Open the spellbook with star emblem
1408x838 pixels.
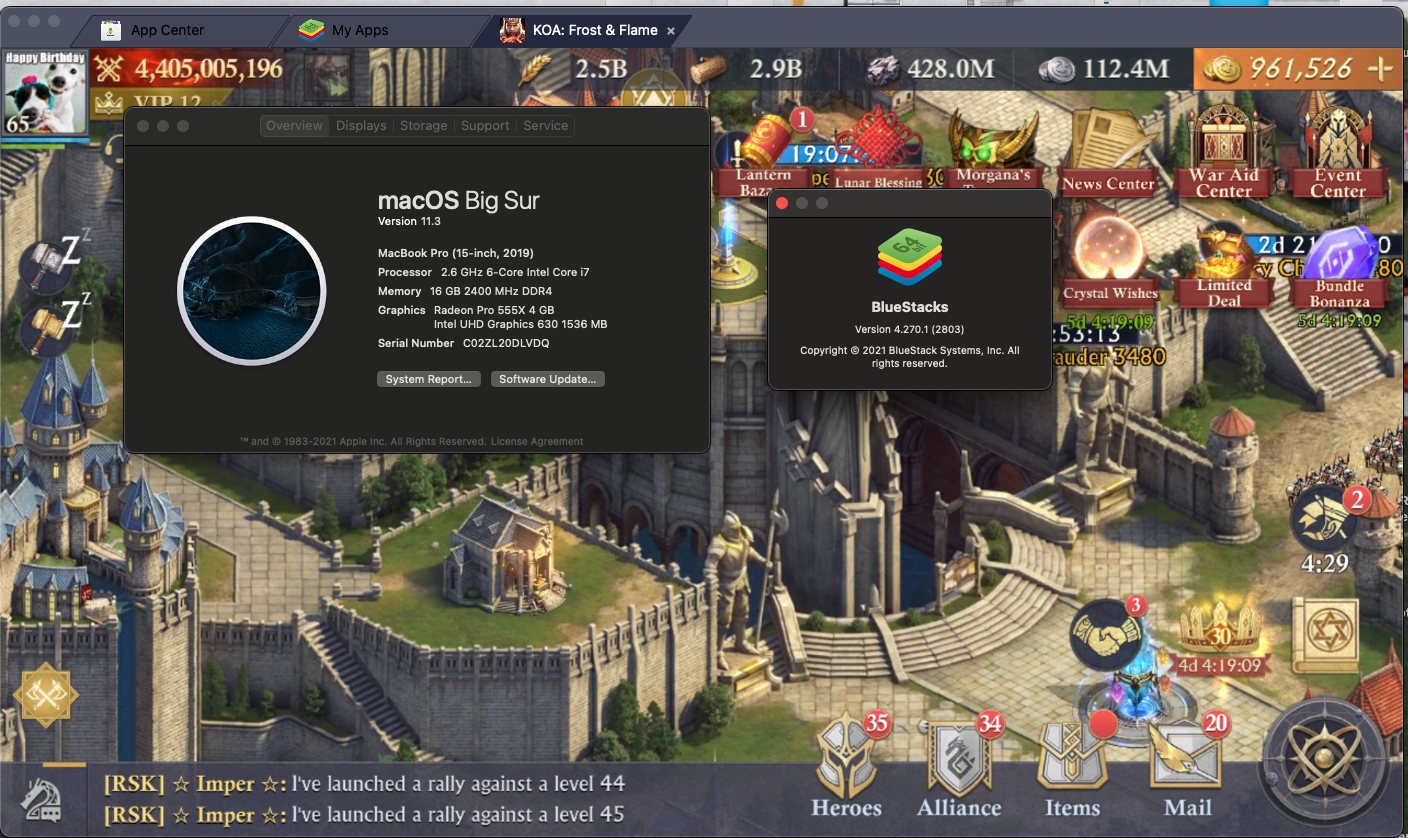pyautogui.click(x=1325, y=636)
